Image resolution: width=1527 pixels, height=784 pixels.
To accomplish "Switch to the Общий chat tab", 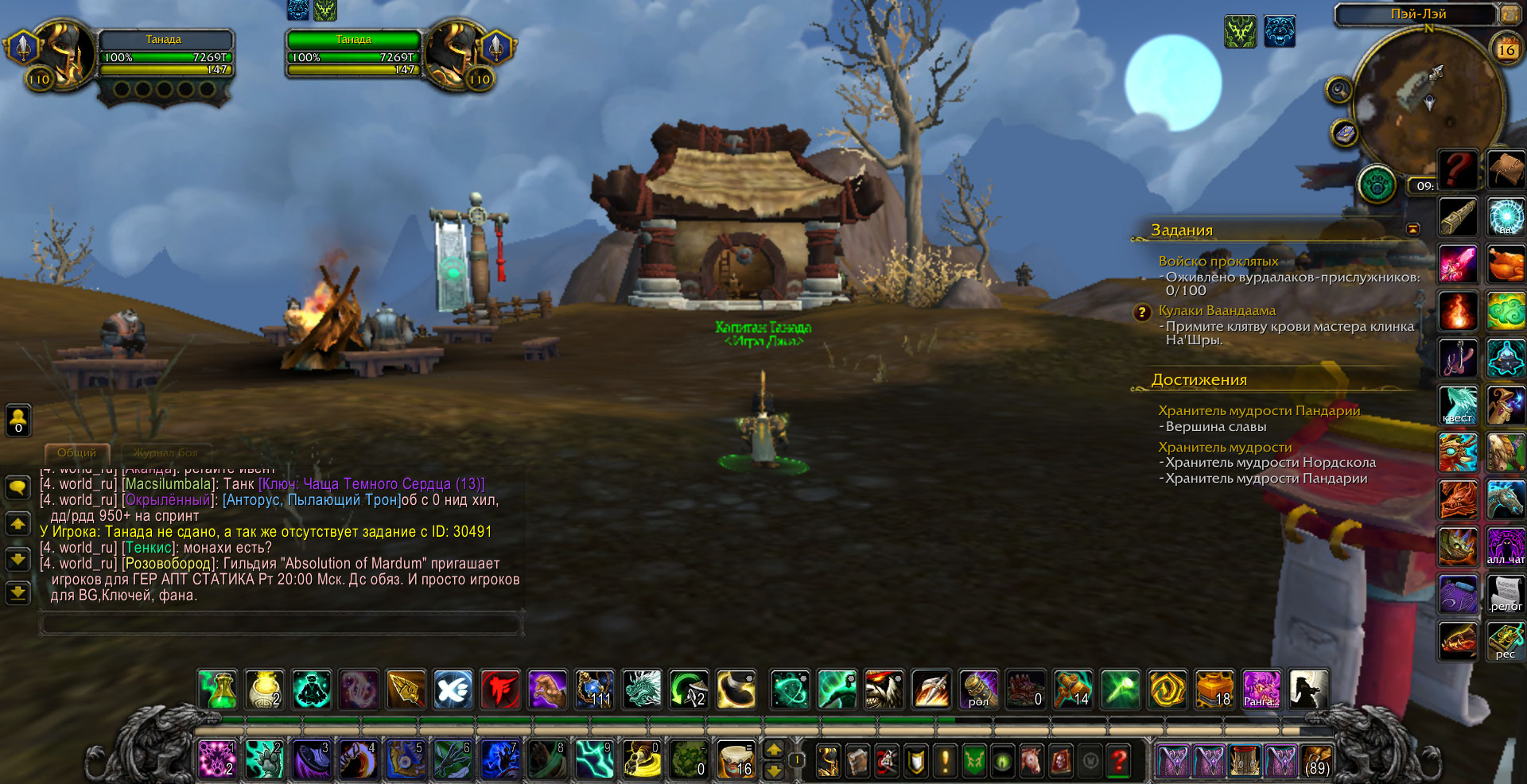I will click(x=76, y=452).
